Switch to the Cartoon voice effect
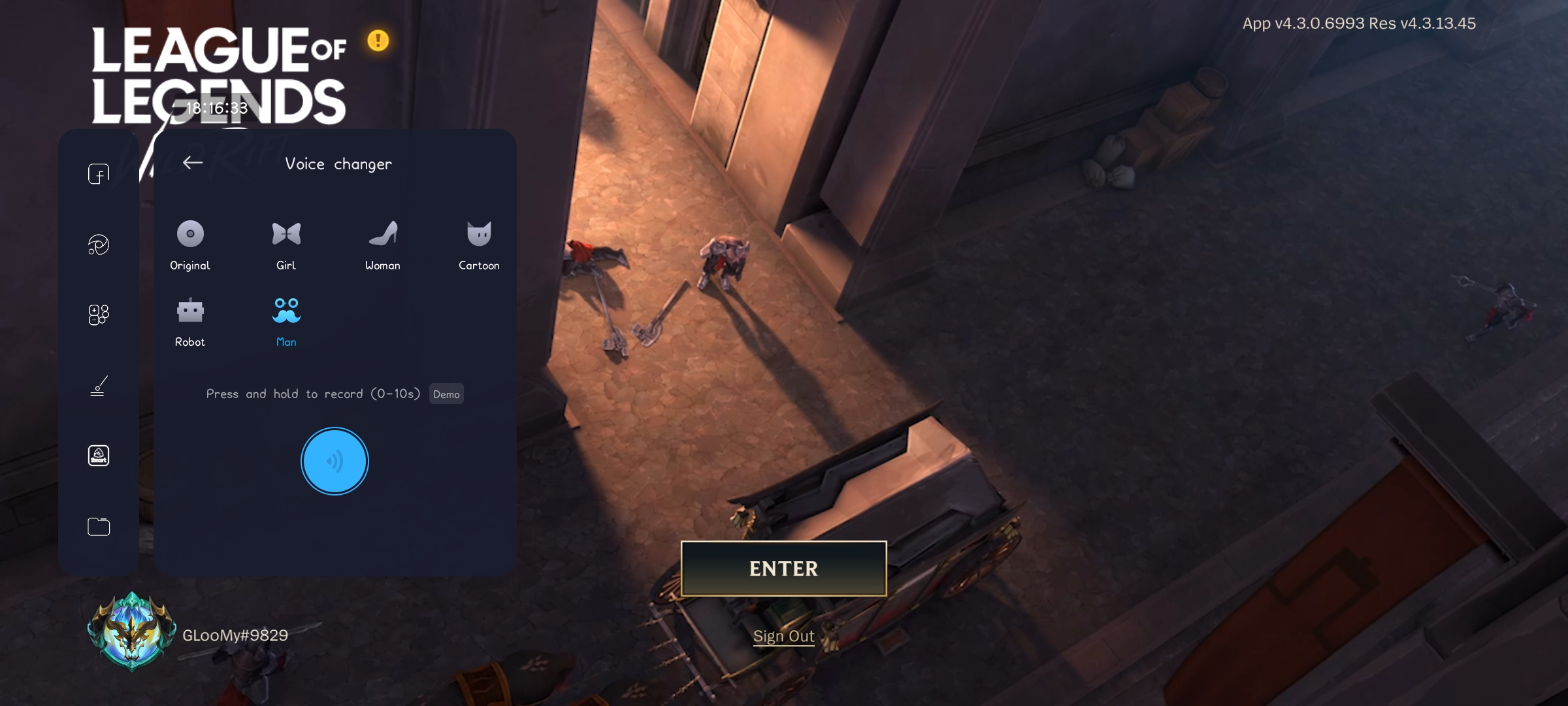This screenshot has width=1568, height=706. 479,244
